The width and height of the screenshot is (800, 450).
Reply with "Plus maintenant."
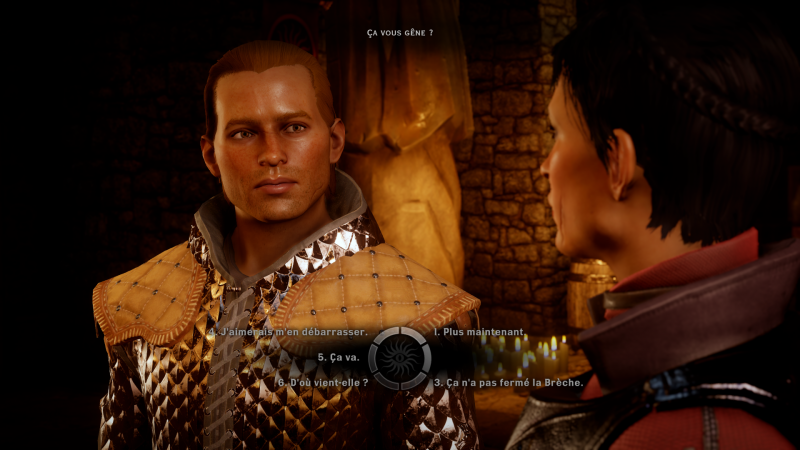(479, 331)
